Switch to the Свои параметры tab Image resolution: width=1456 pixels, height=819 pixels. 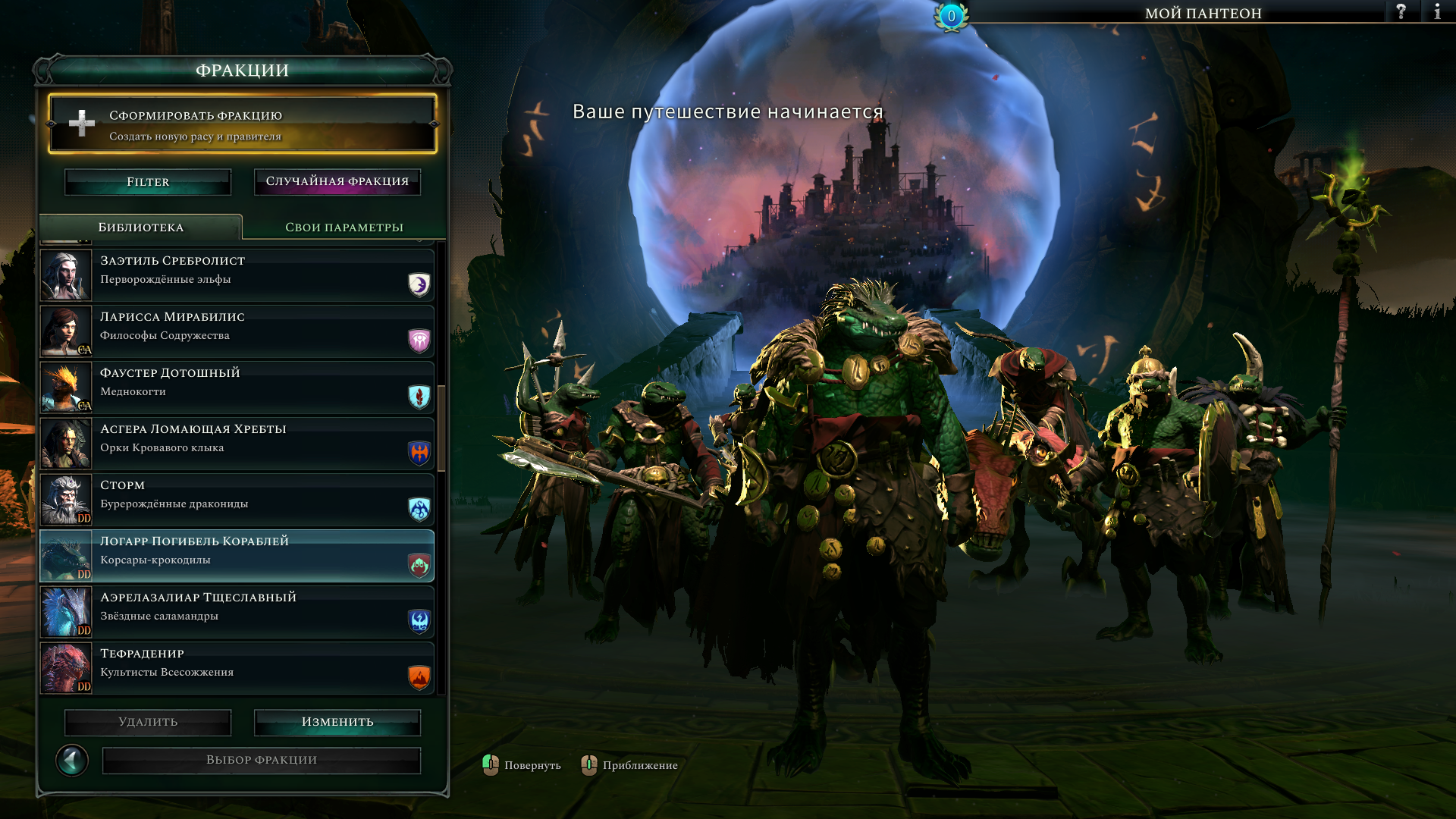[x=344, y=227]
